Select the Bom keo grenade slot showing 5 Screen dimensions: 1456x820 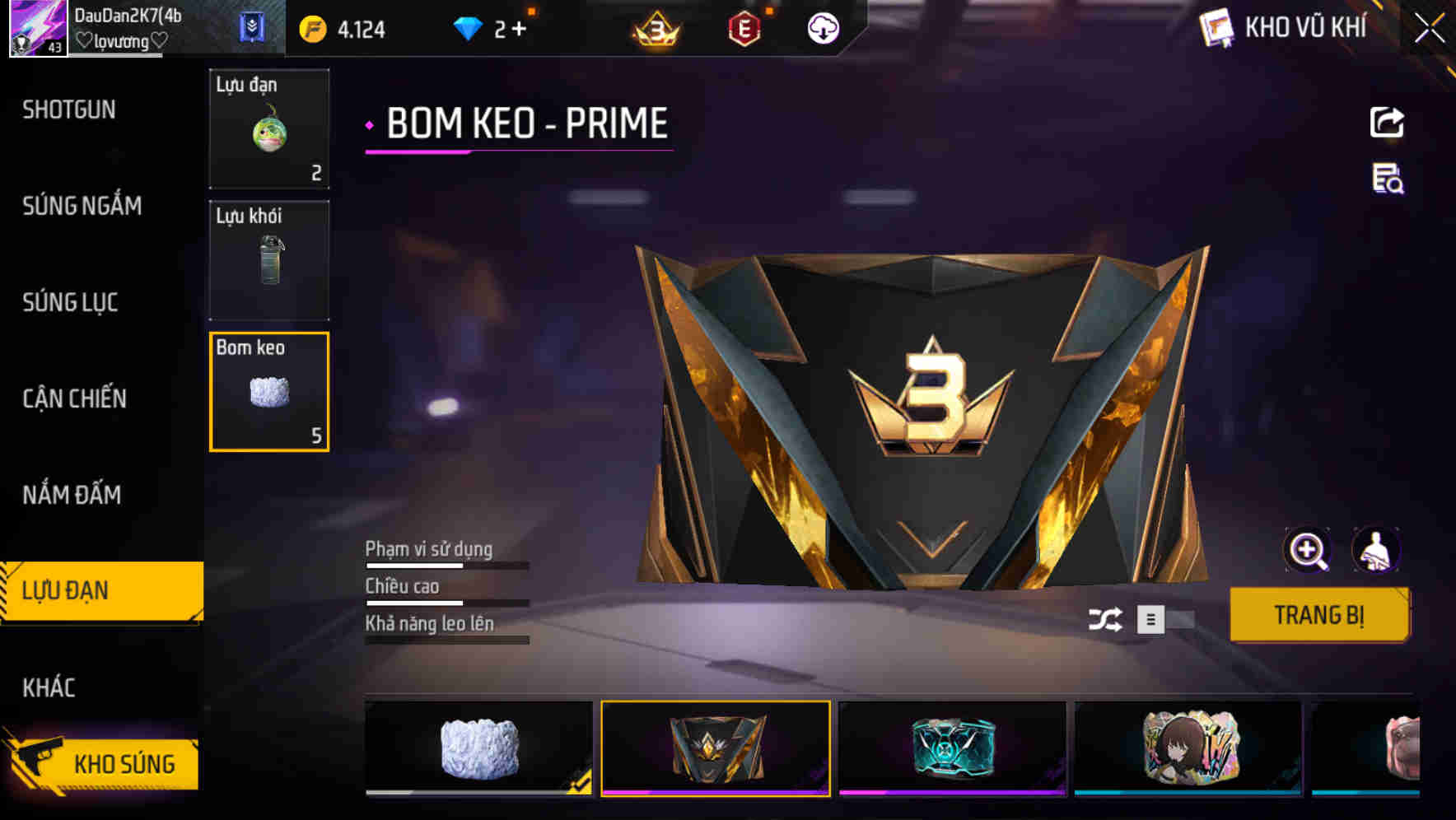[x=269, y=391]
